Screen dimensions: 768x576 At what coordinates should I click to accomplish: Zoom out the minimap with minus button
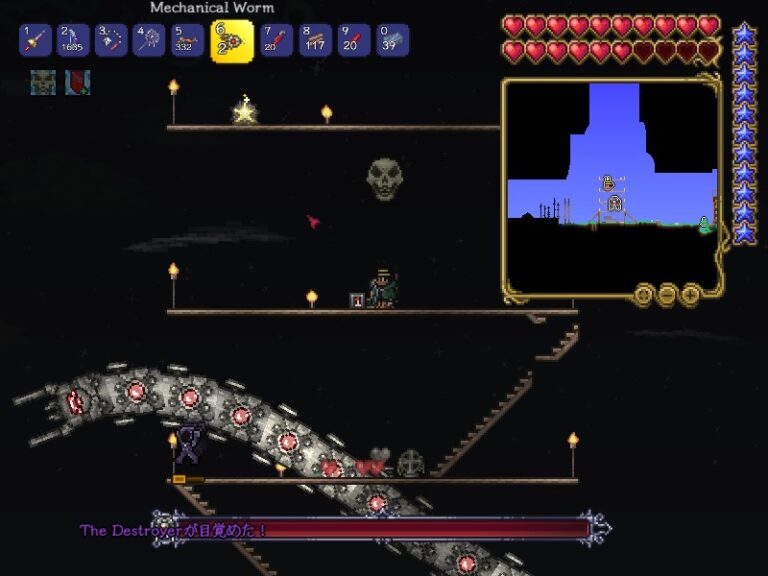tap(667, 294)
